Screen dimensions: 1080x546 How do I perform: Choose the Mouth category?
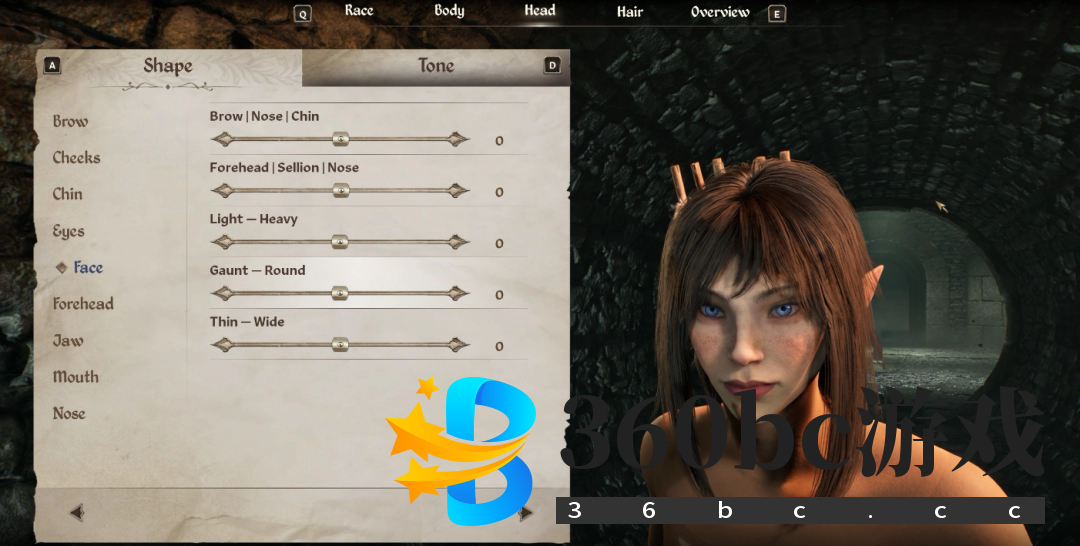[76, 377]
